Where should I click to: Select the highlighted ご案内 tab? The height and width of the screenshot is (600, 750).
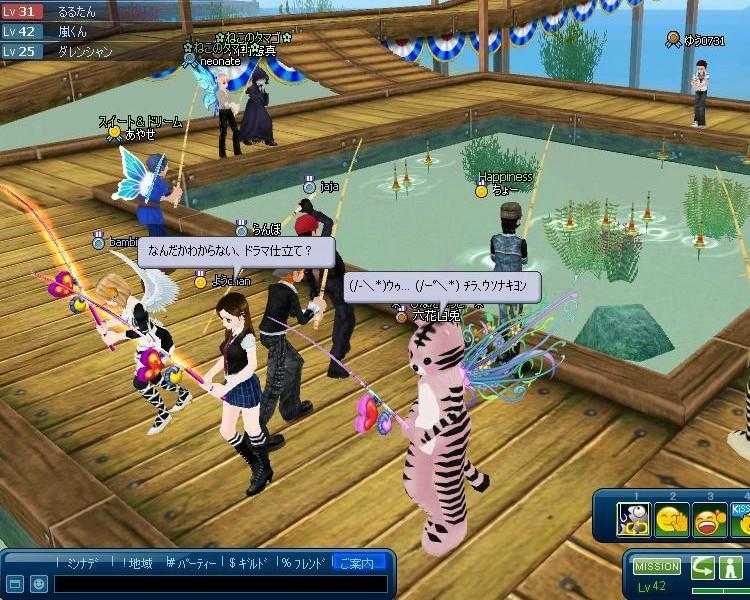click(x=359, y=564)
